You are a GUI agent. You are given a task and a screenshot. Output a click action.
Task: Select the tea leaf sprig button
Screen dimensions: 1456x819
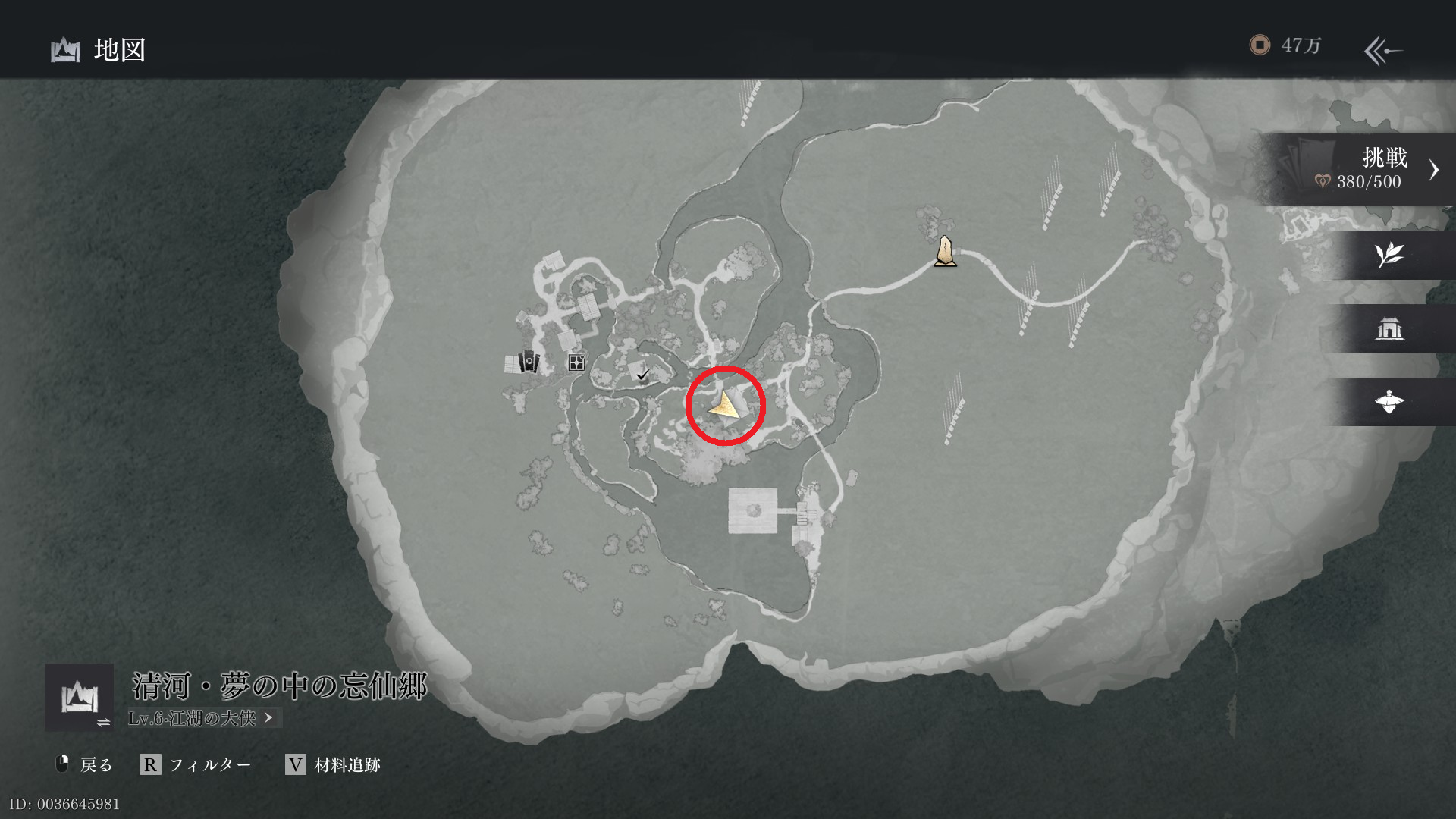click(1389, 256)
